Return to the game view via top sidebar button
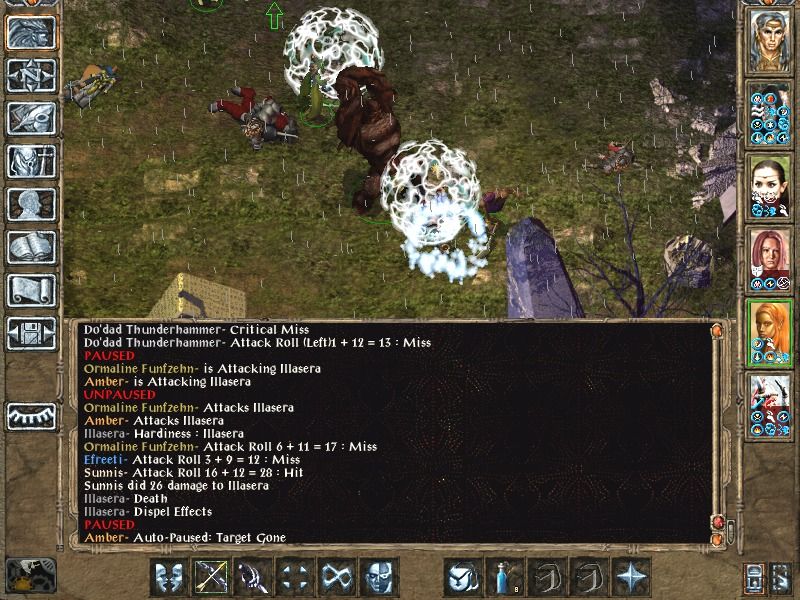This screenshot has height=600, width=800. [30, 33]
